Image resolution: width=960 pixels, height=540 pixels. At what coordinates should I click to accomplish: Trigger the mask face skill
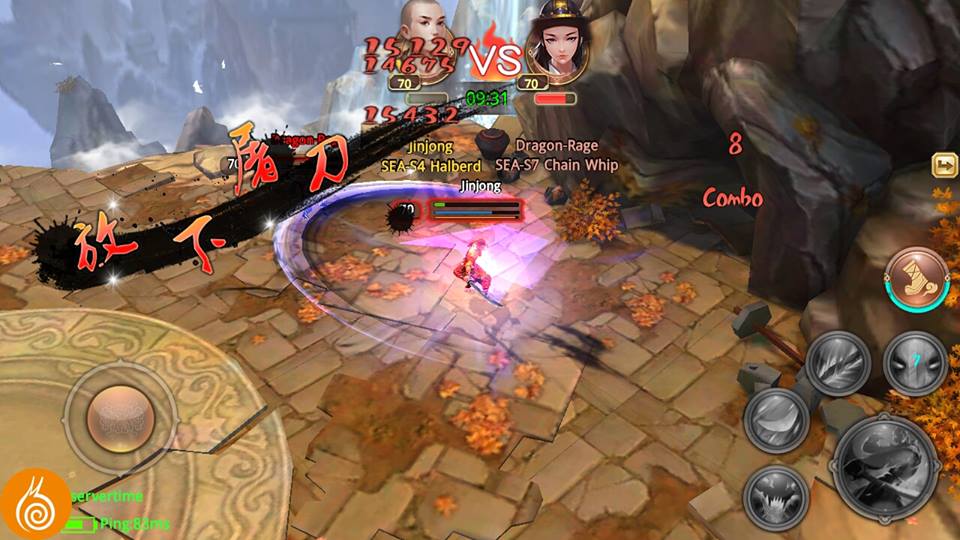(x=914, y=361)
